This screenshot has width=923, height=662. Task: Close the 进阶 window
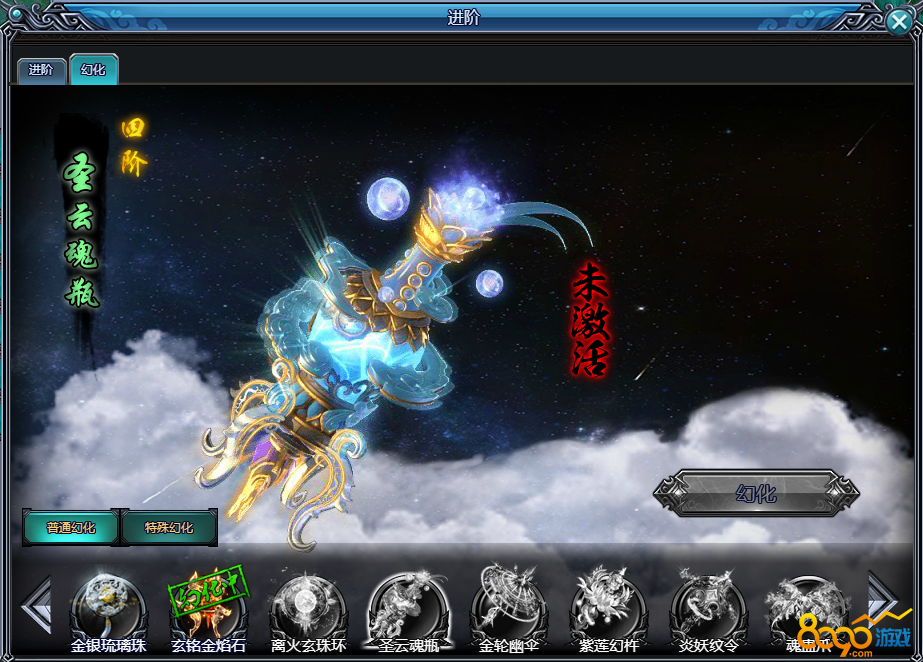(898, 23)
